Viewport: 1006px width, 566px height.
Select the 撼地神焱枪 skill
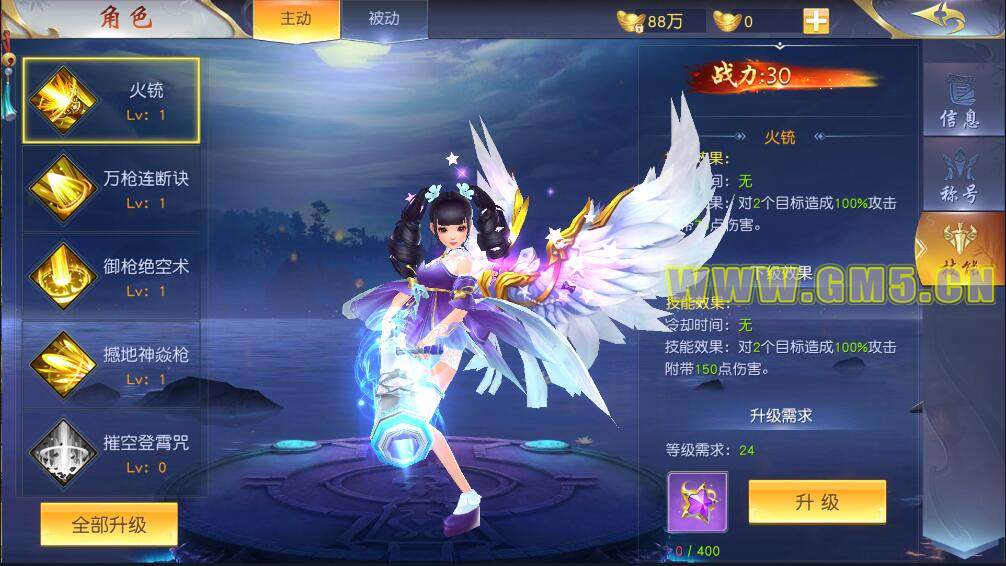(x=111, y=365)
